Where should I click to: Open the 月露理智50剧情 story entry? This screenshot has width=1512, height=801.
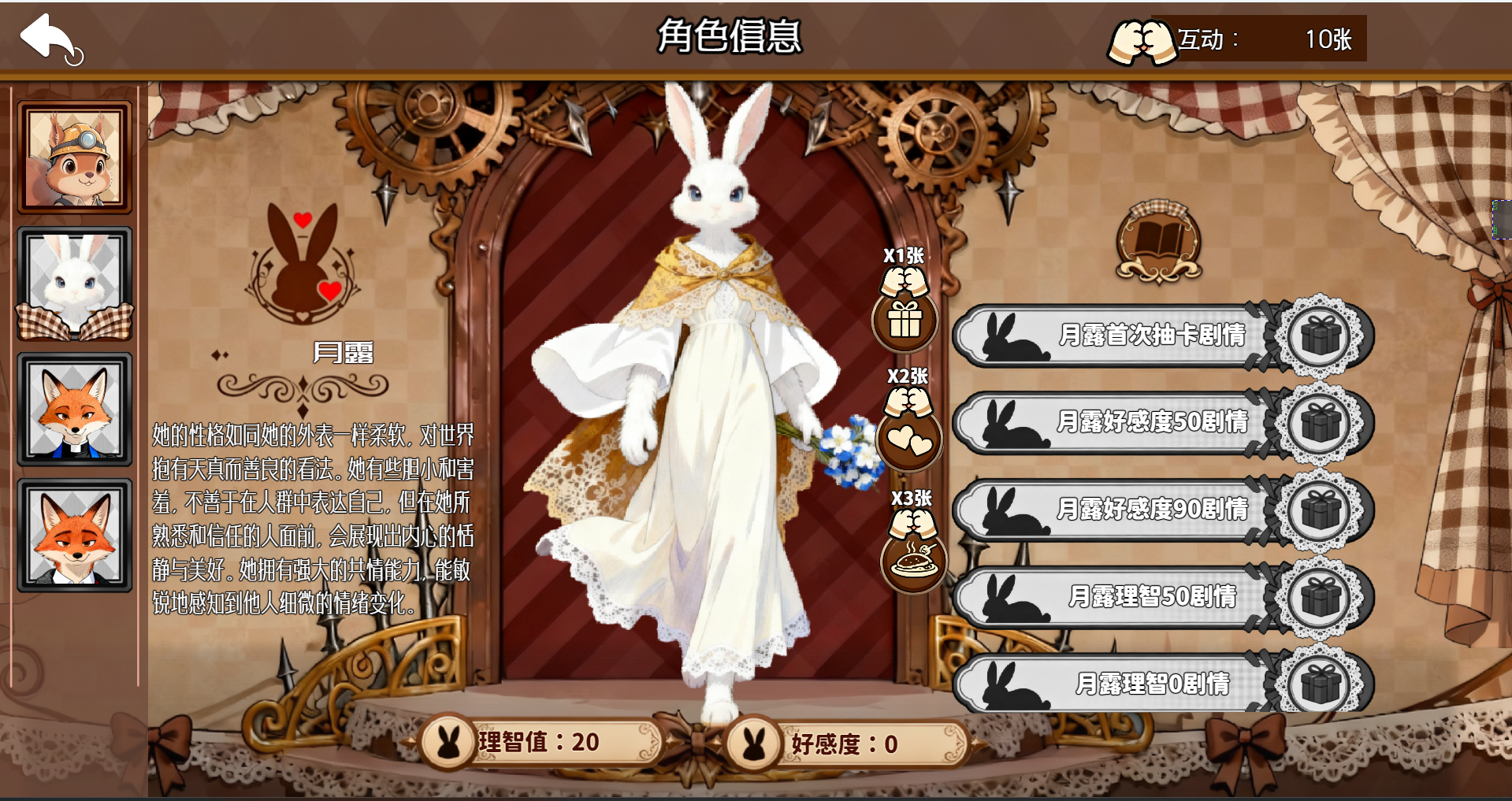click(x=1150, y=597)
